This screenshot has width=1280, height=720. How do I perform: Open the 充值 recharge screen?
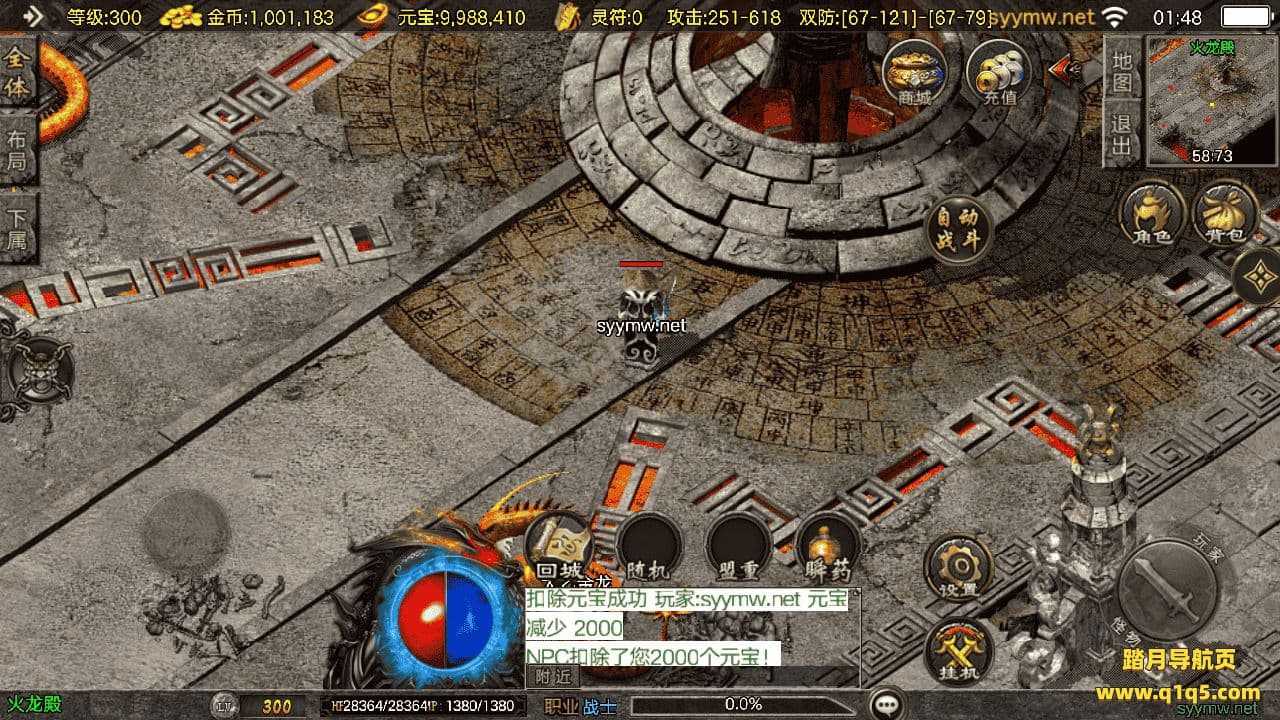click(998, 72)
